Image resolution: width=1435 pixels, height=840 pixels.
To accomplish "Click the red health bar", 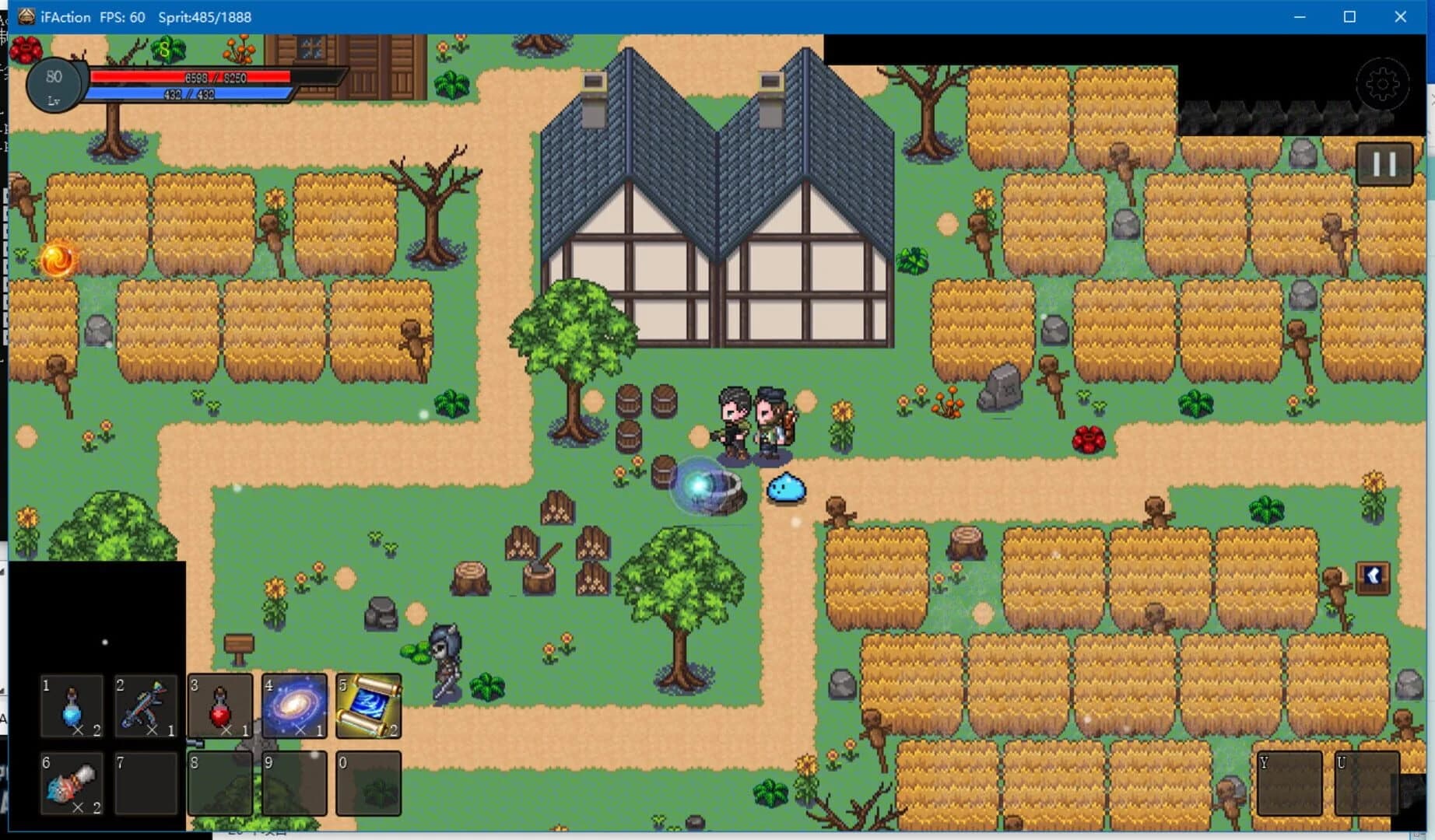I will pyautogui.click(x=191, y=77).
